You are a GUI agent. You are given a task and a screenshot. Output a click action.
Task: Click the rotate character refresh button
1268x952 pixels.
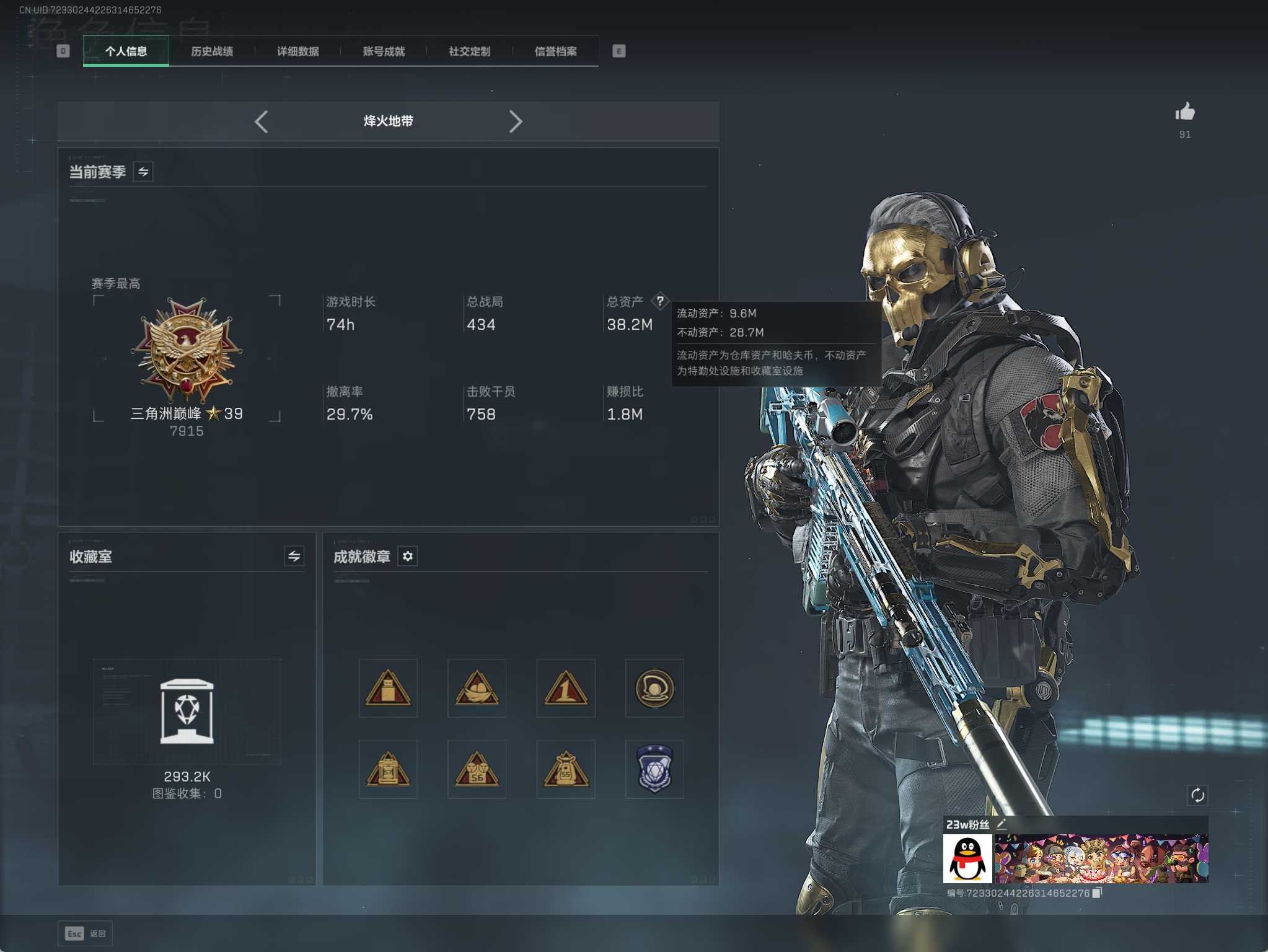1197,795
